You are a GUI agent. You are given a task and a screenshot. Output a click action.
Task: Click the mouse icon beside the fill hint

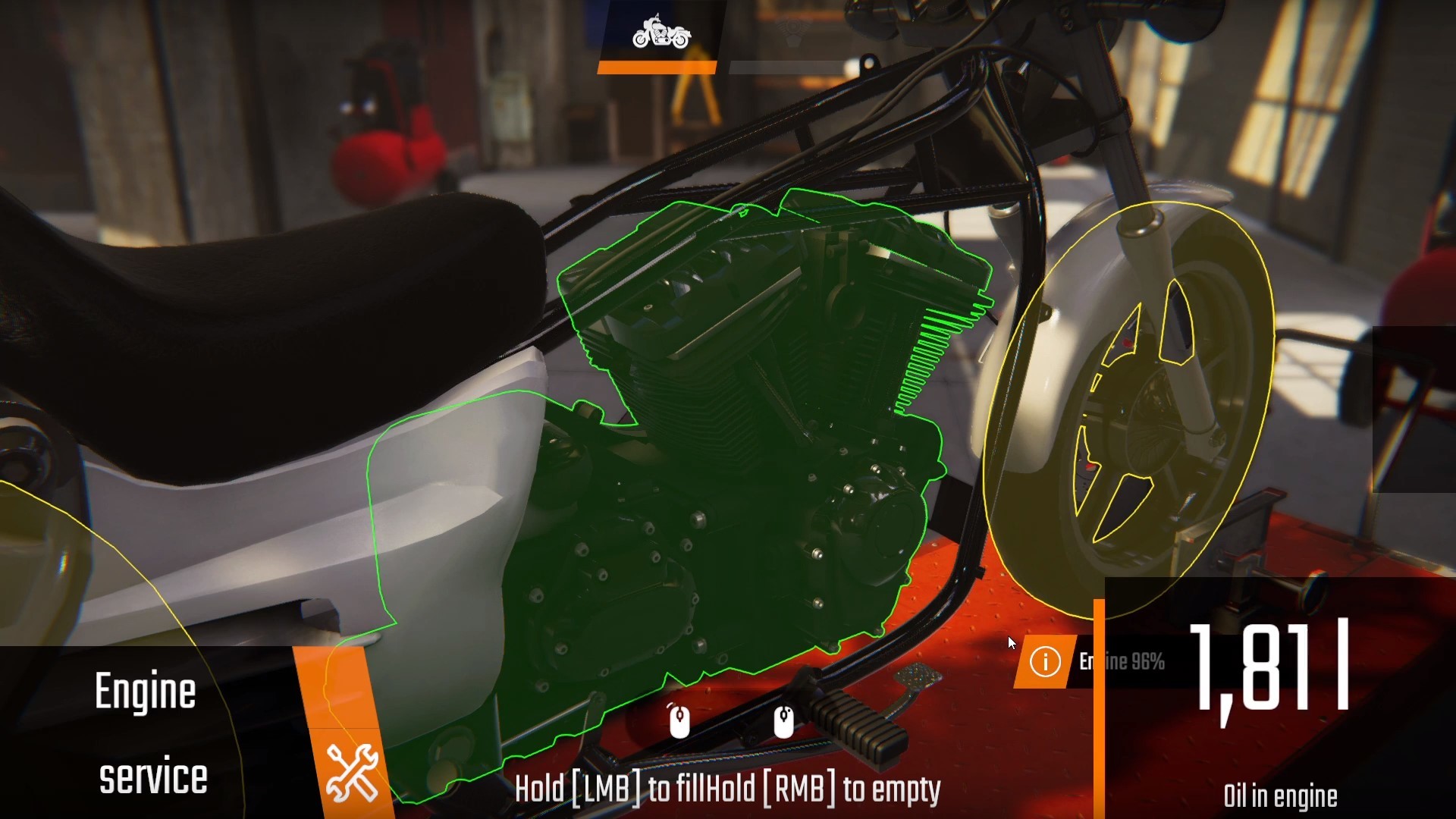(x=679, y=720)
